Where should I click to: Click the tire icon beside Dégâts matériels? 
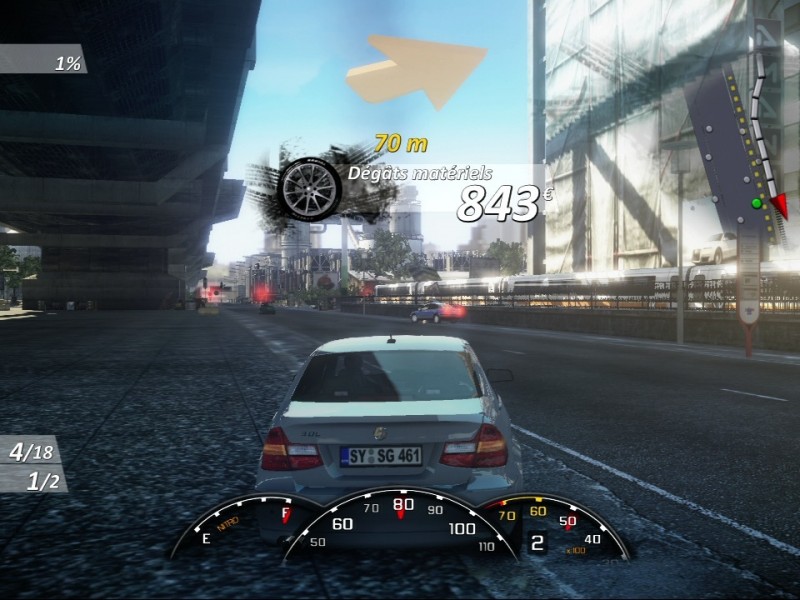pos(309,186)
